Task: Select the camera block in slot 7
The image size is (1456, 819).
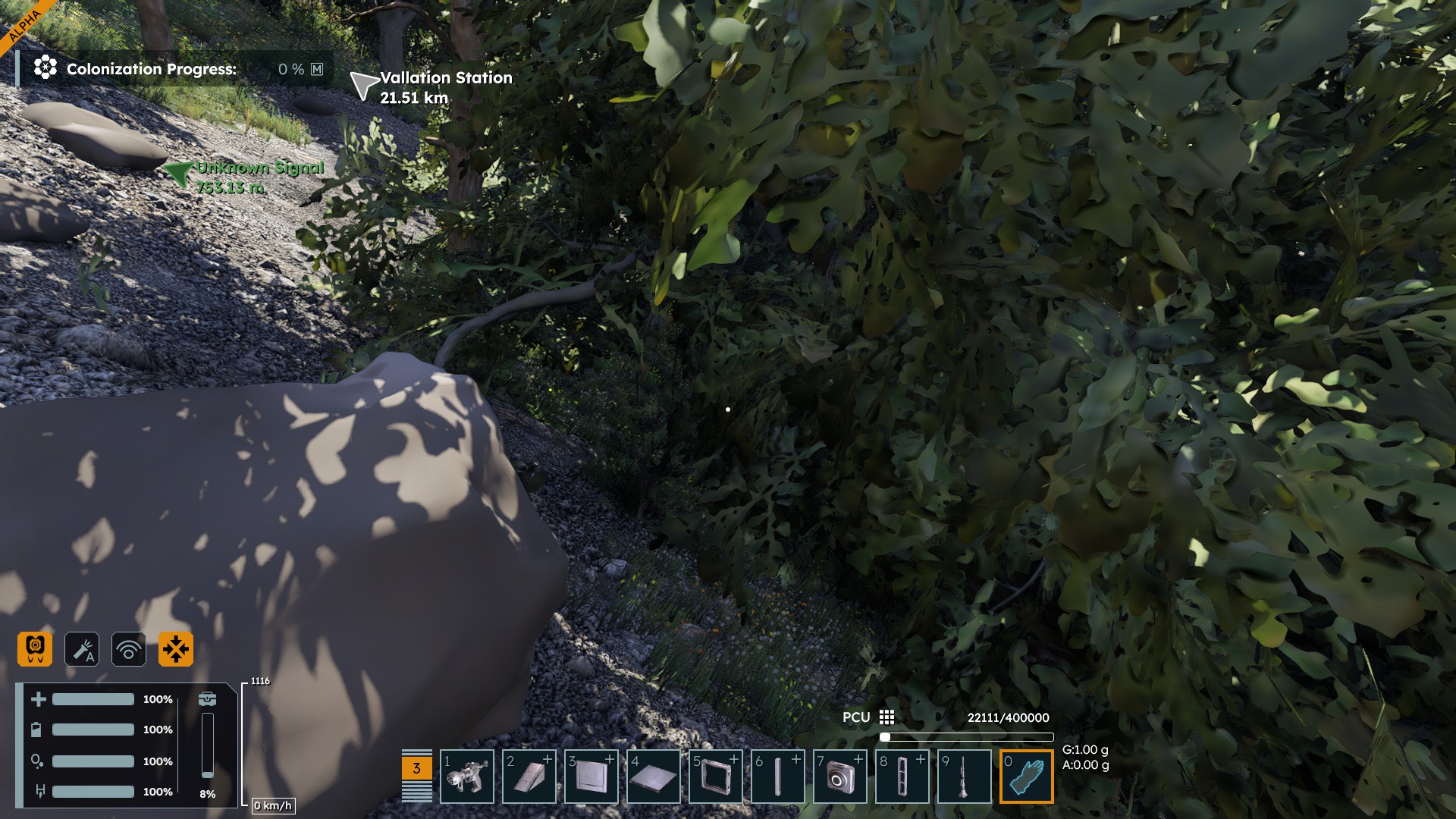Action: coord(840,777)
